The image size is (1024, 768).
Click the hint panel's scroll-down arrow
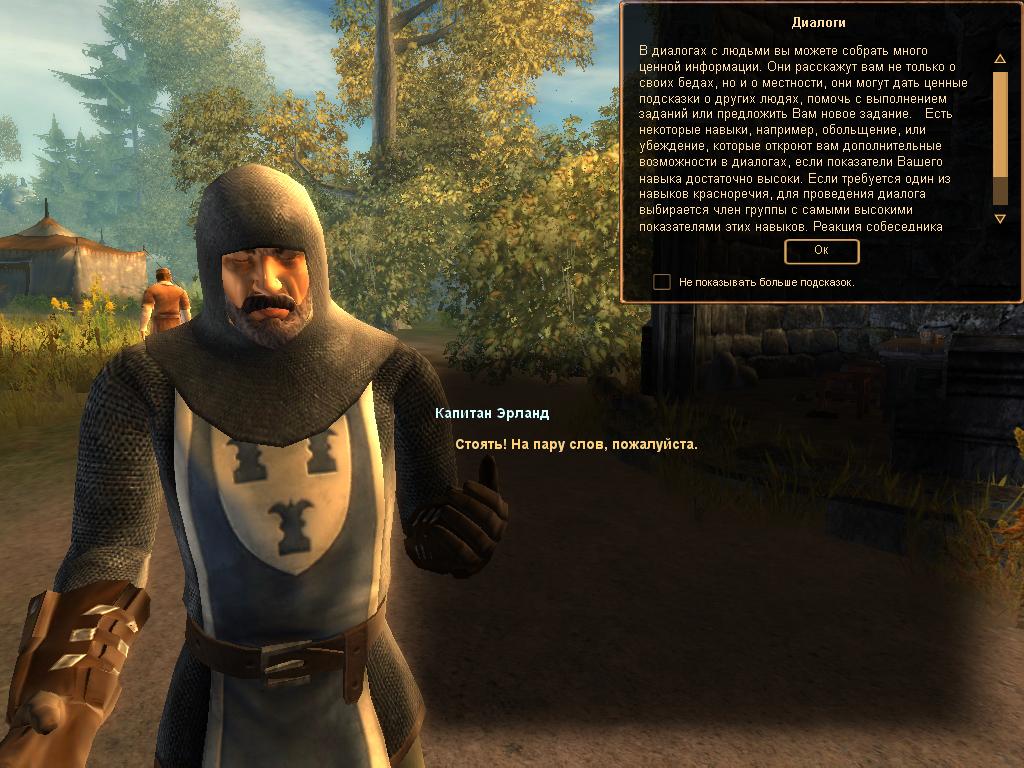[999, 218]
